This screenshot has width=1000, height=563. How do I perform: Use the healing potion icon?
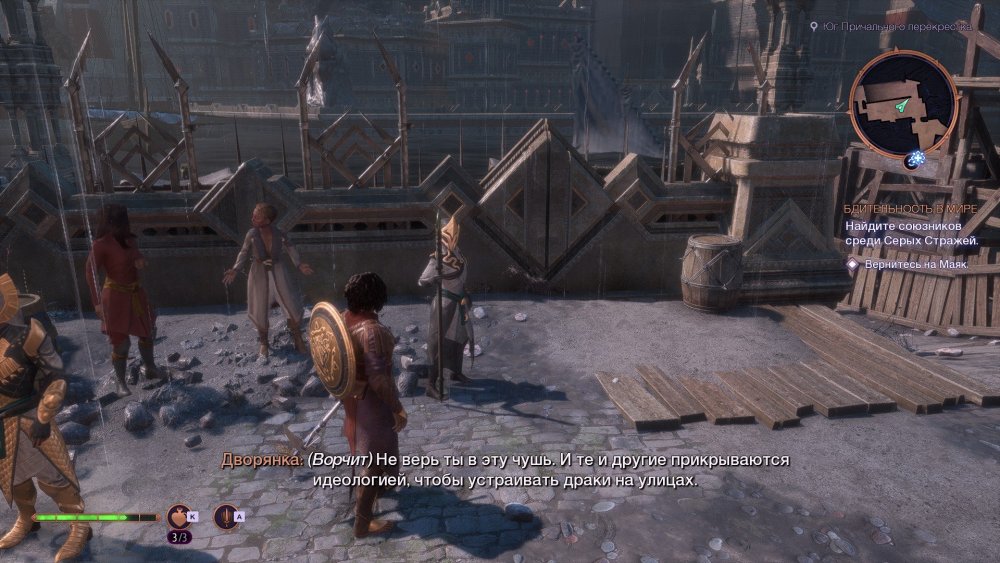click(x=179, y=516)
